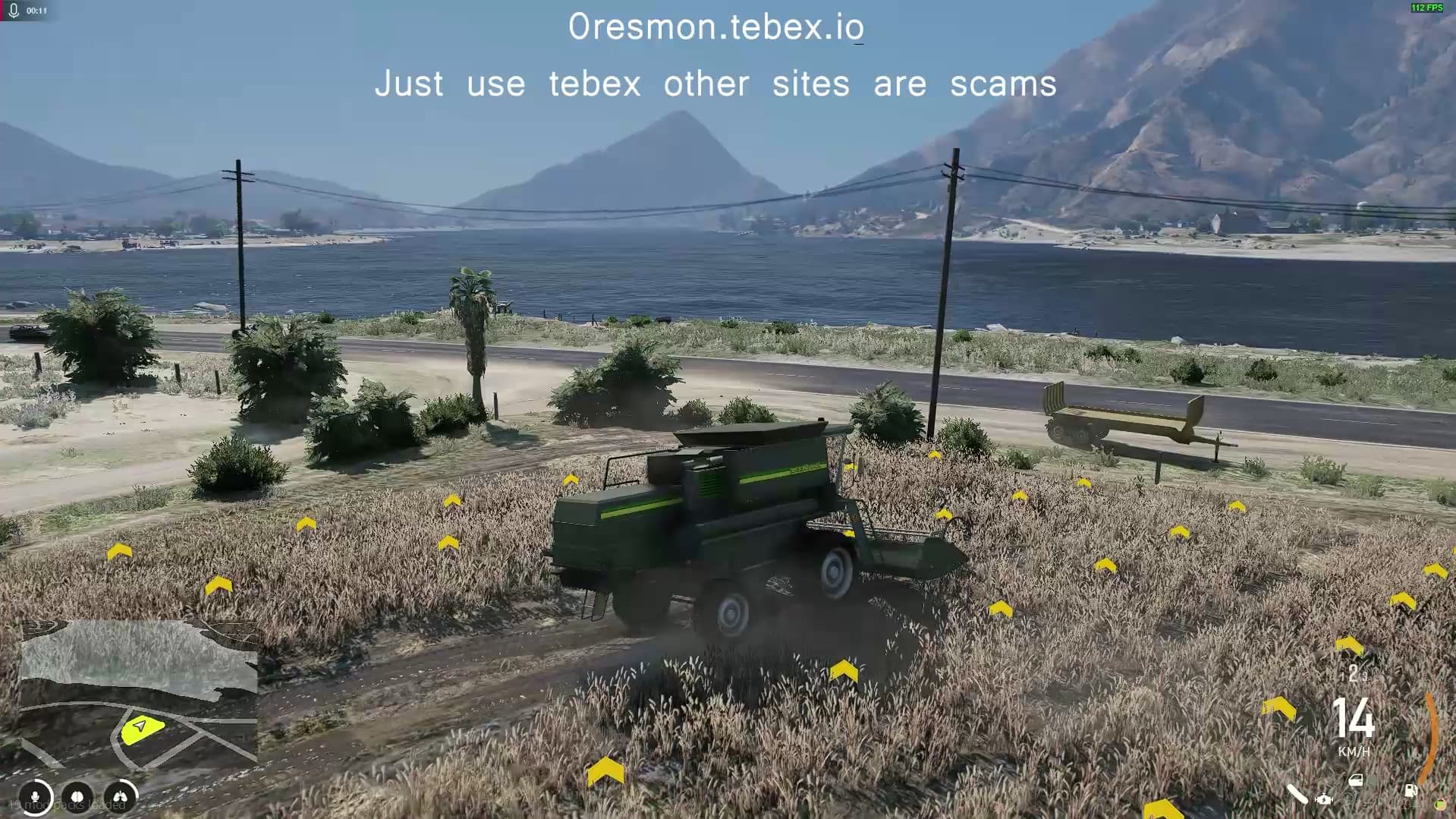Viewport: 1456px width, 819px height.
Task: Click the 'Just use tebex other sites are scams' text
Action: 716,84
